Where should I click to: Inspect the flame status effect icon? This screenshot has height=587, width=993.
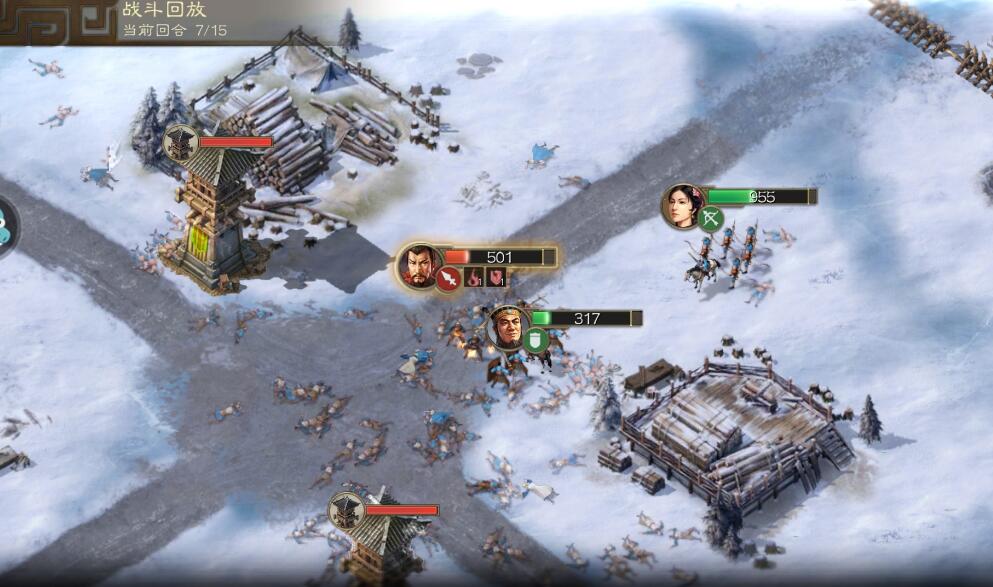(x=474, y=277)
